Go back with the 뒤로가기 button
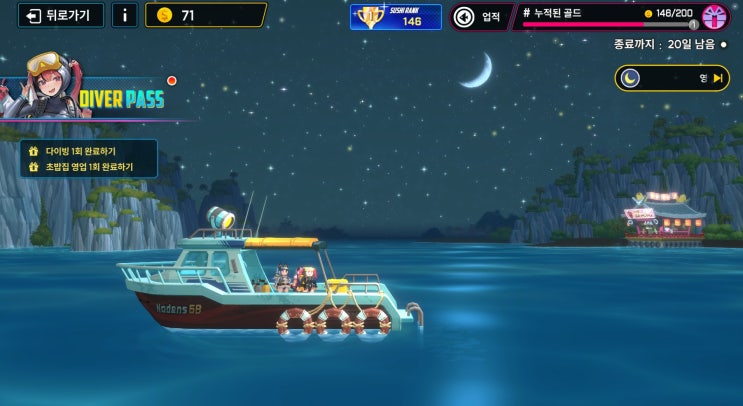The height and width of the screenshot is (406, 743). (59, 15)
